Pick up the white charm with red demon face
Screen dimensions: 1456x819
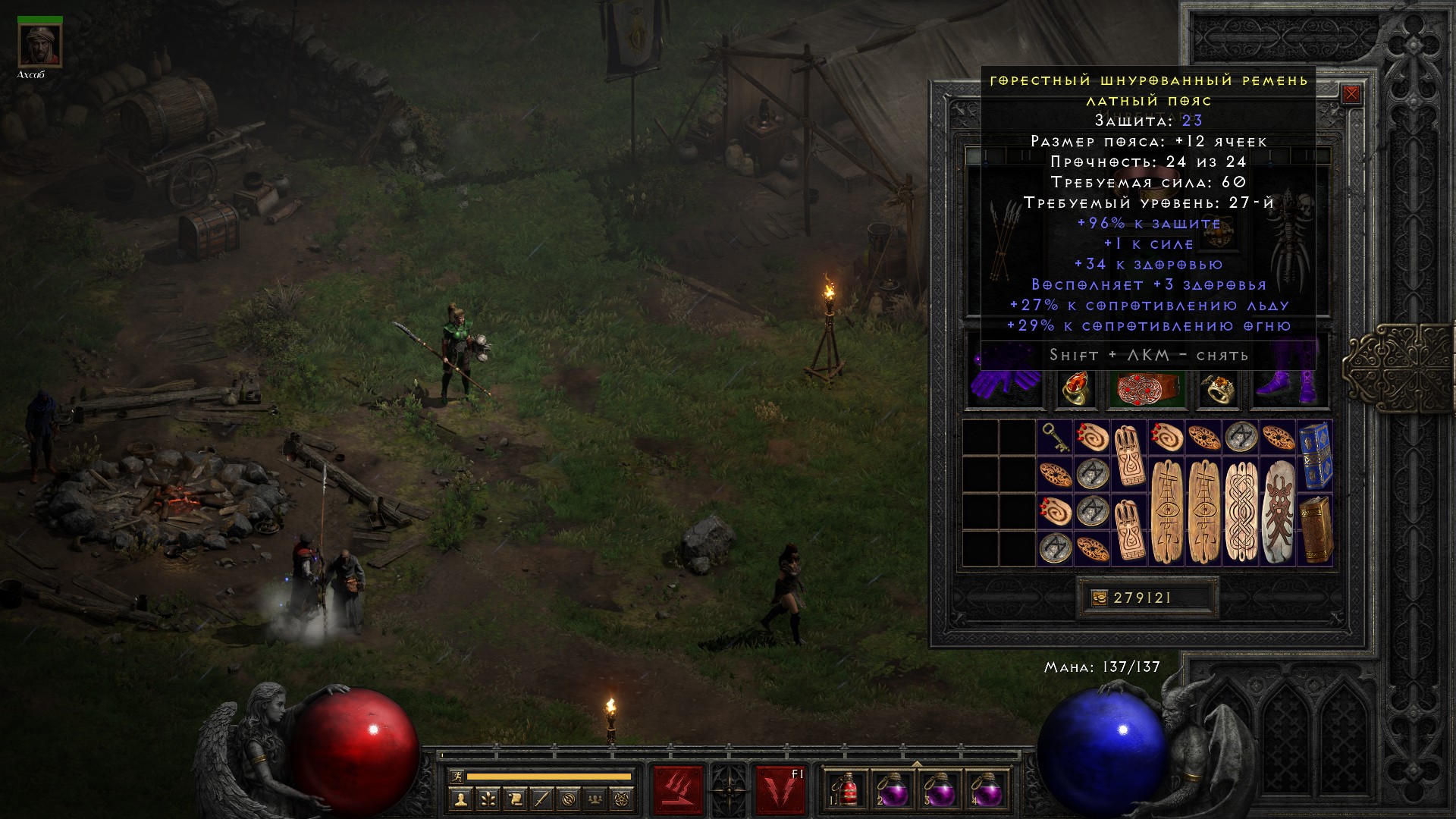point(1278,511)
